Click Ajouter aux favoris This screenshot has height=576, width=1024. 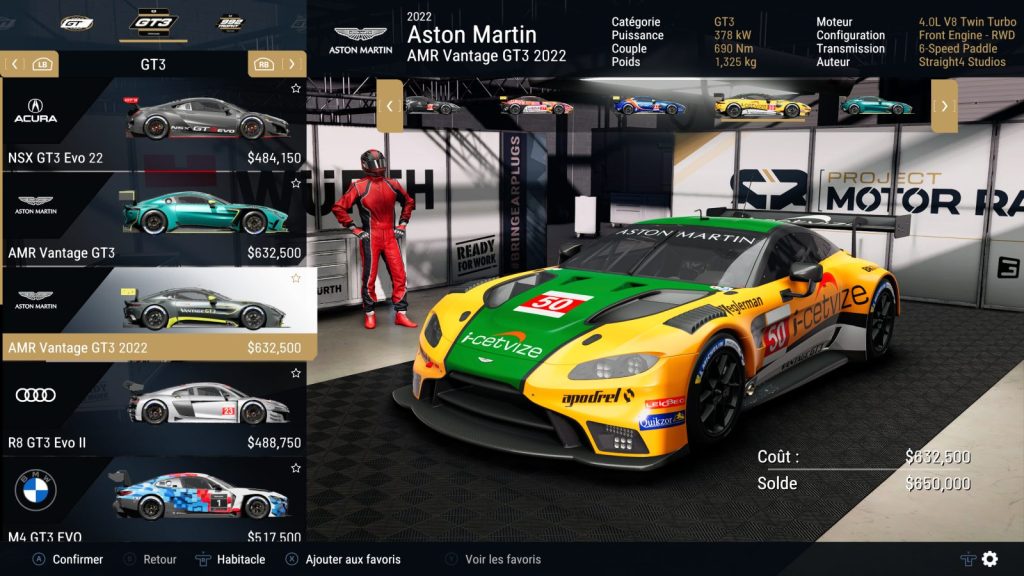click(x=343, y=560)
